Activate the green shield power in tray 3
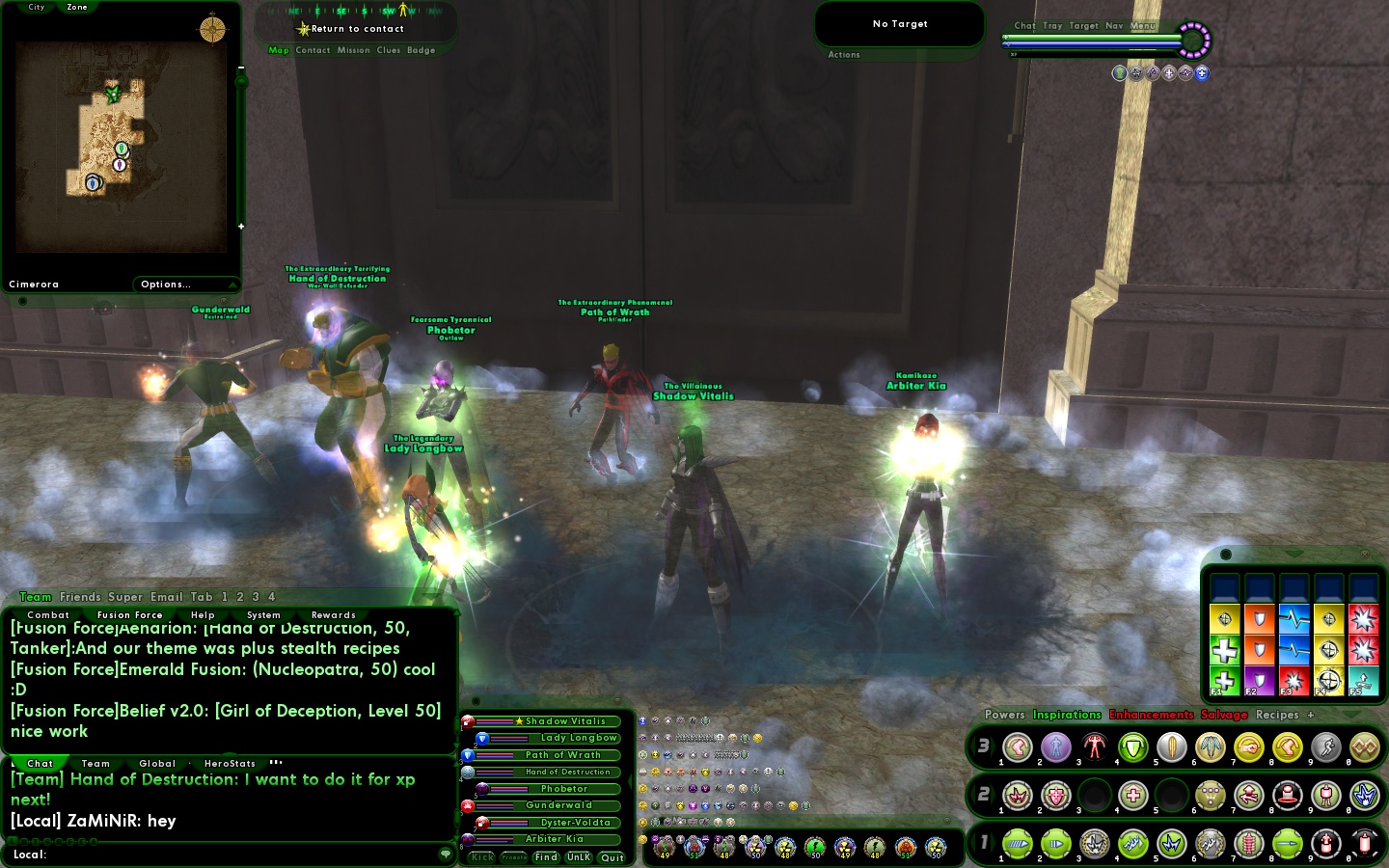The width and height of the screenshot is (1389, 868). tap(1133, 747)
